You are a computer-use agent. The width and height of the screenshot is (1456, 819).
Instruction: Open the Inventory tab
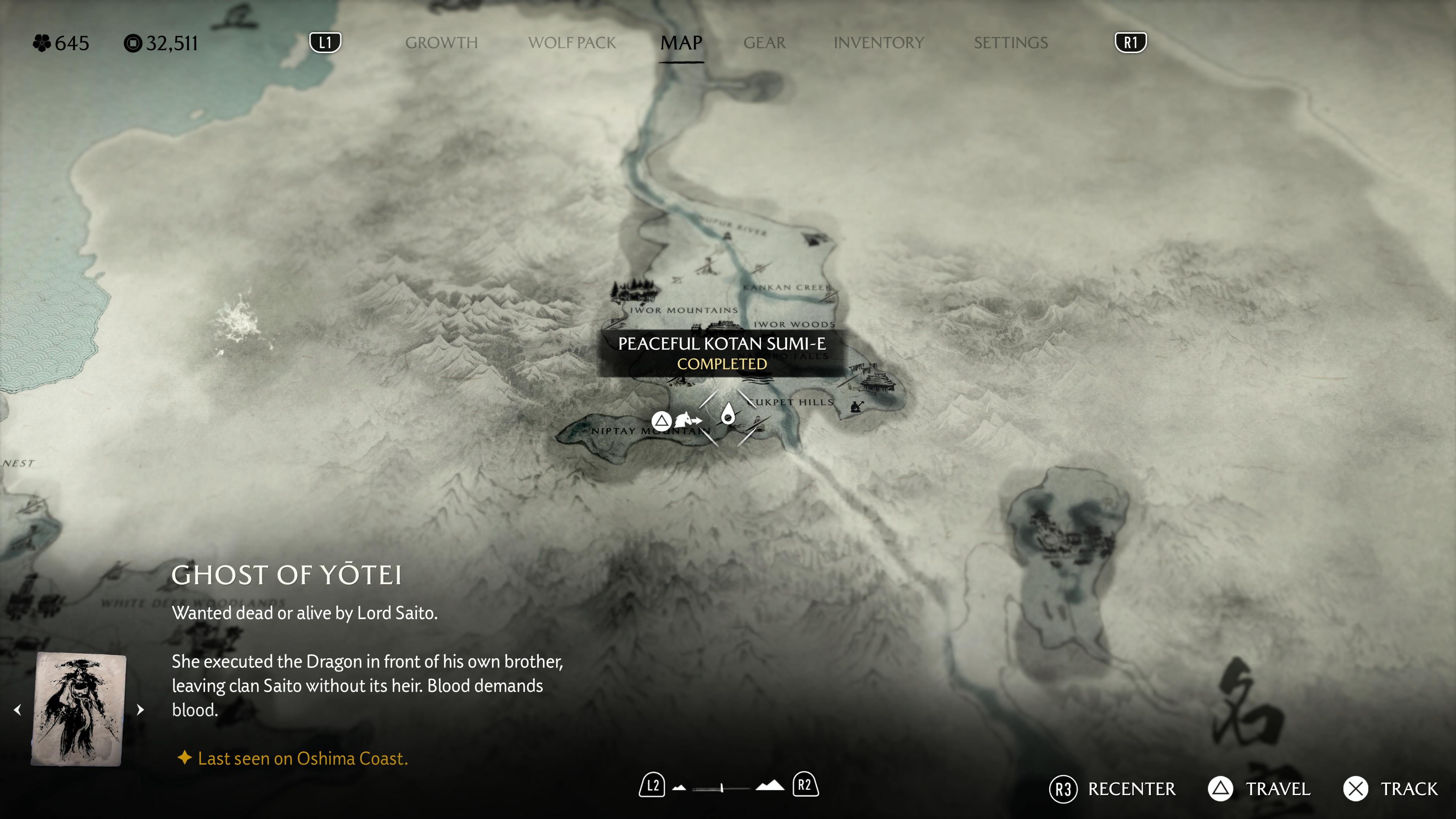tap(879, 43)
